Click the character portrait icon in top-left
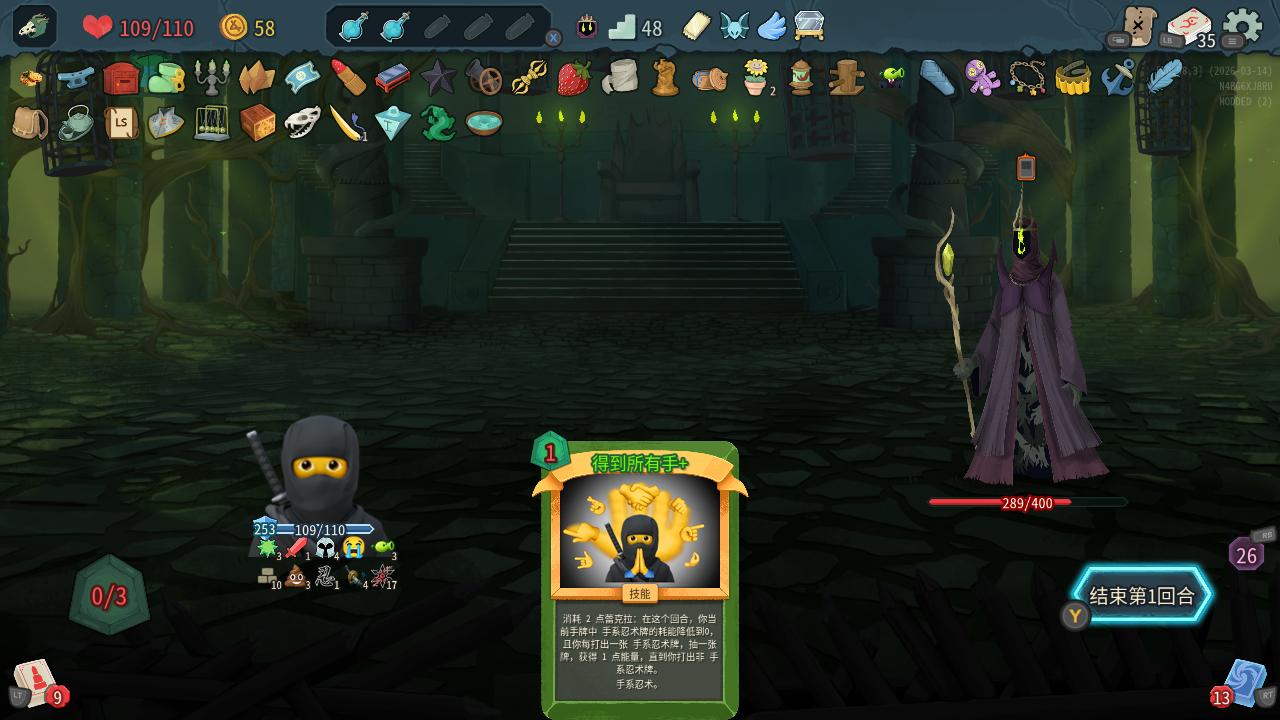Screen dimensions: 1280x720 pos(34,26)
